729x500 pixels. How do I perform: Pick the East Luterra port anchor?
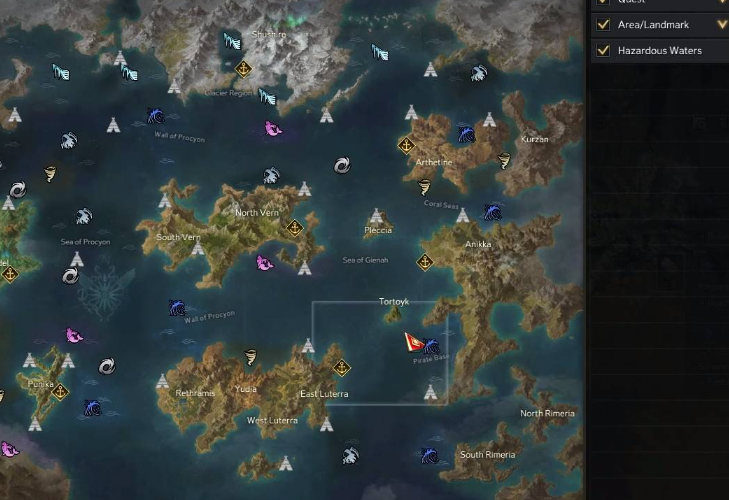[341, 367]
